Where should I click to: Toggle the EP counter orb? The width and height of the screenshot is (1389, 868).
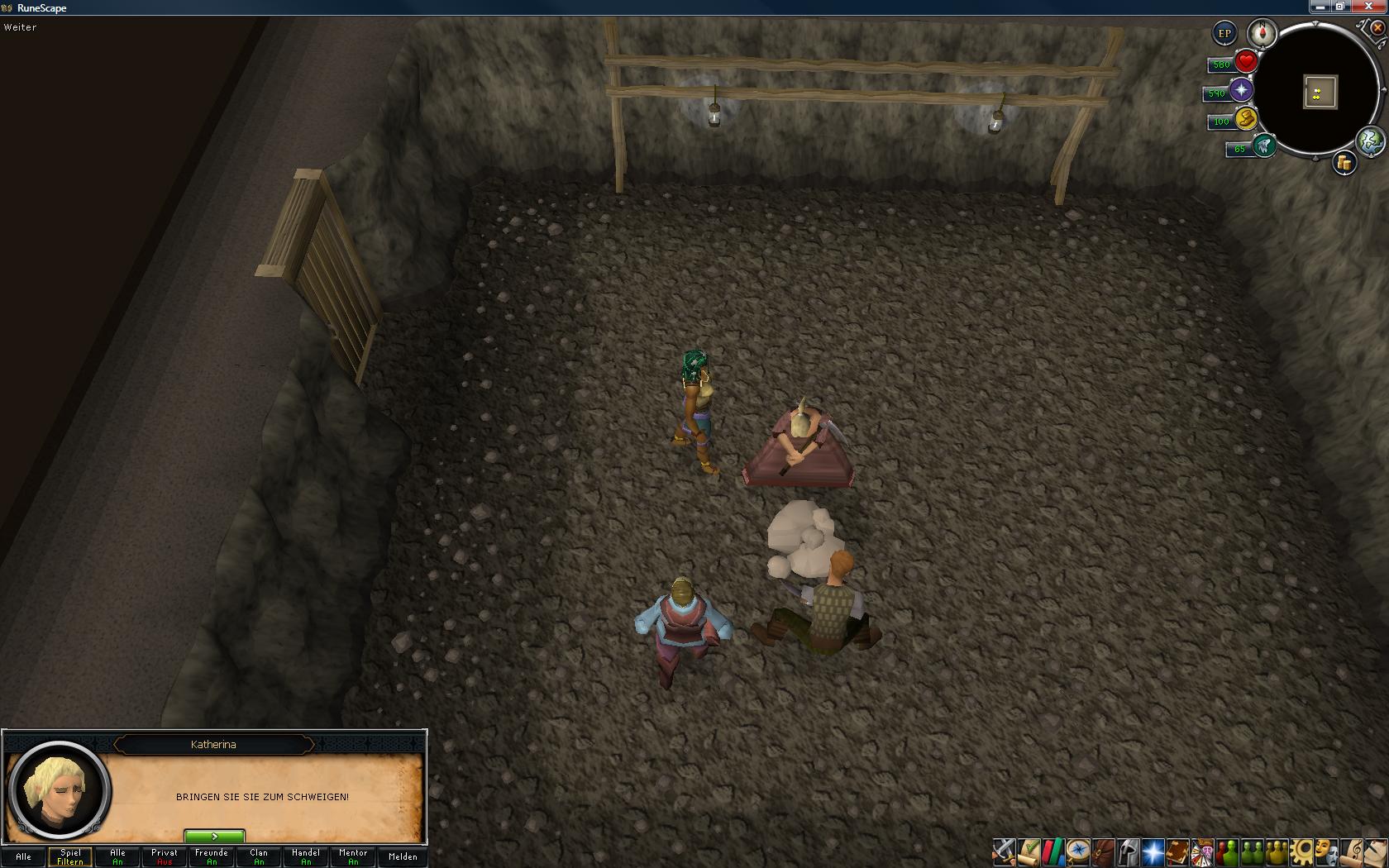tap(1224, 34)
